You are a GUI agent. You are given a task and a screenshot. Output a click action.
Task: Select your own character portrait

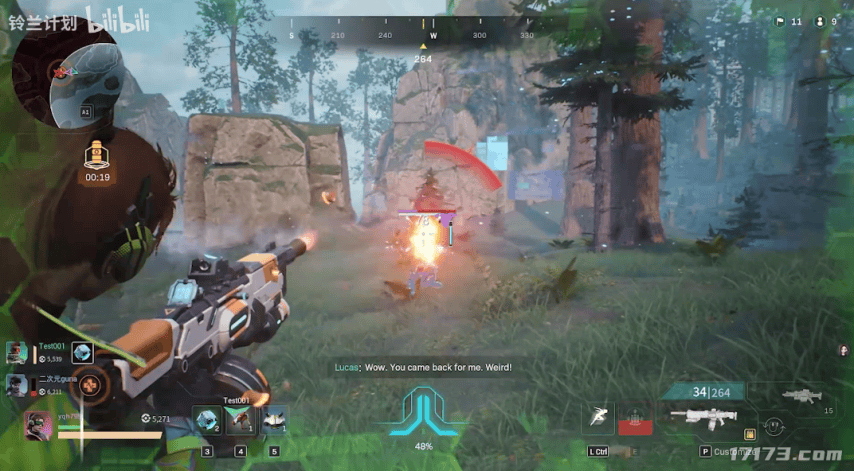38,425
